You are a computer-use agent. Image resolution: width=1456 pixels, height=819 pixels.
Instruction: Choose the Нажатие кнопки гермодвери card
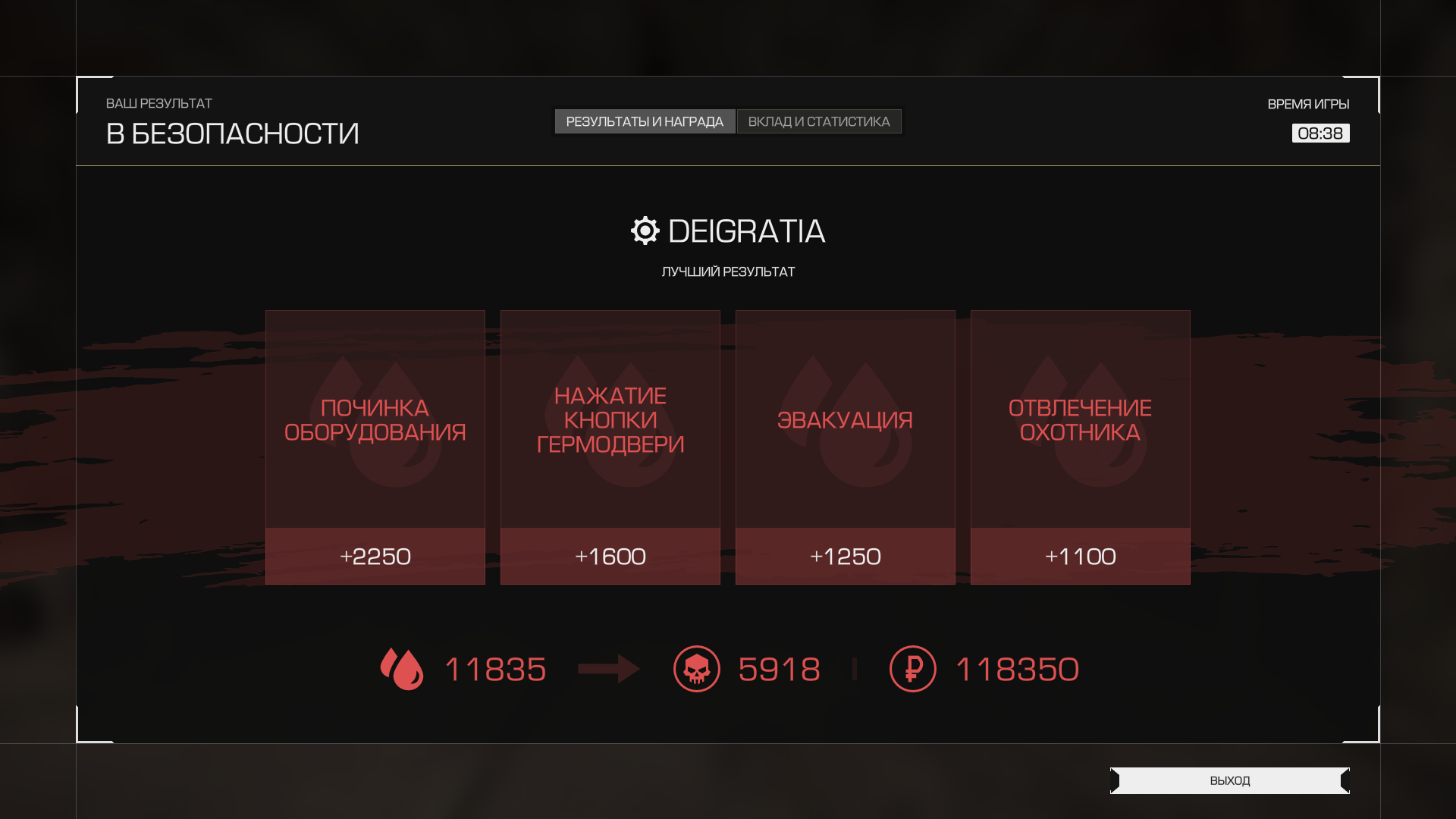(x=610, y=447)
